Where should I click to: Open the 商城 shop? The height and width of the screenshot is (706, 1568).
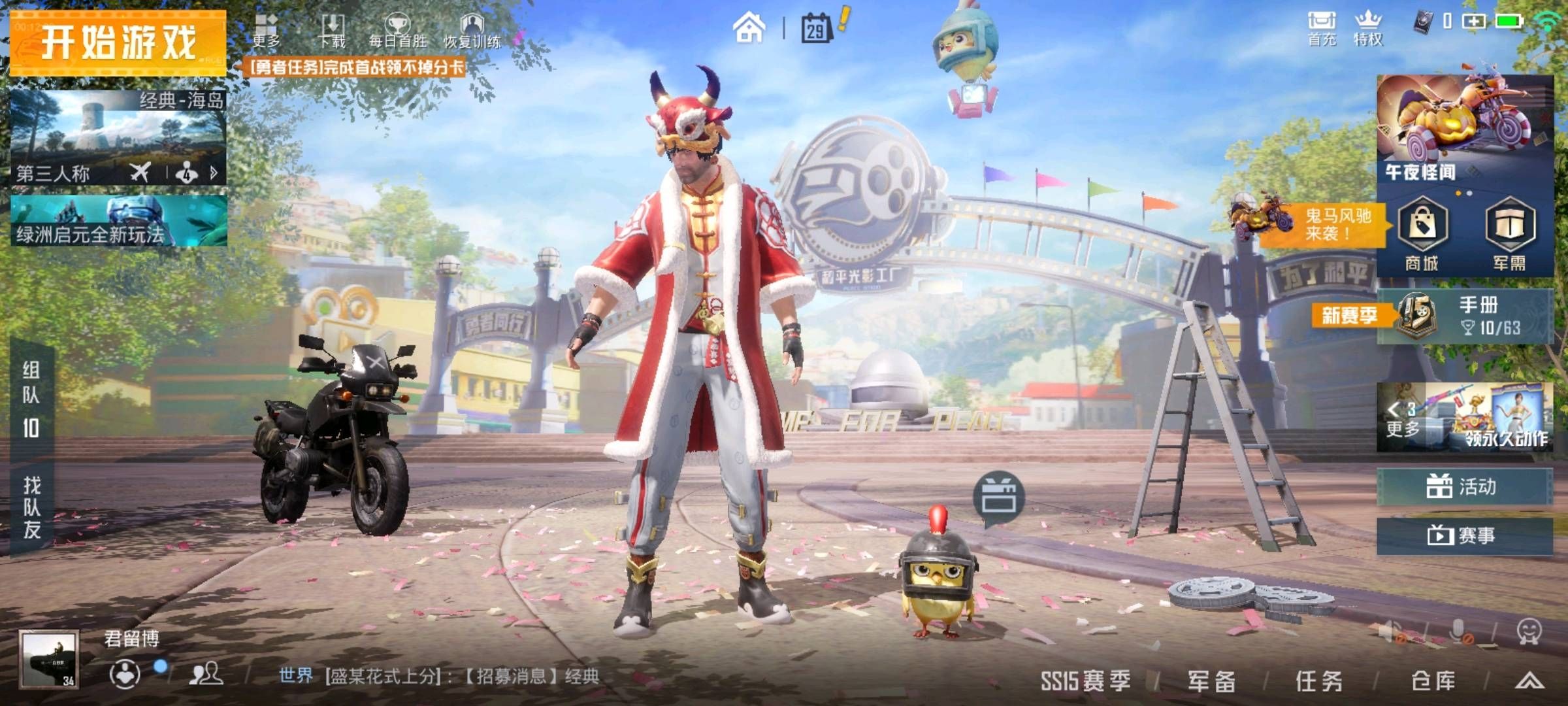[x=1422, y=234]
